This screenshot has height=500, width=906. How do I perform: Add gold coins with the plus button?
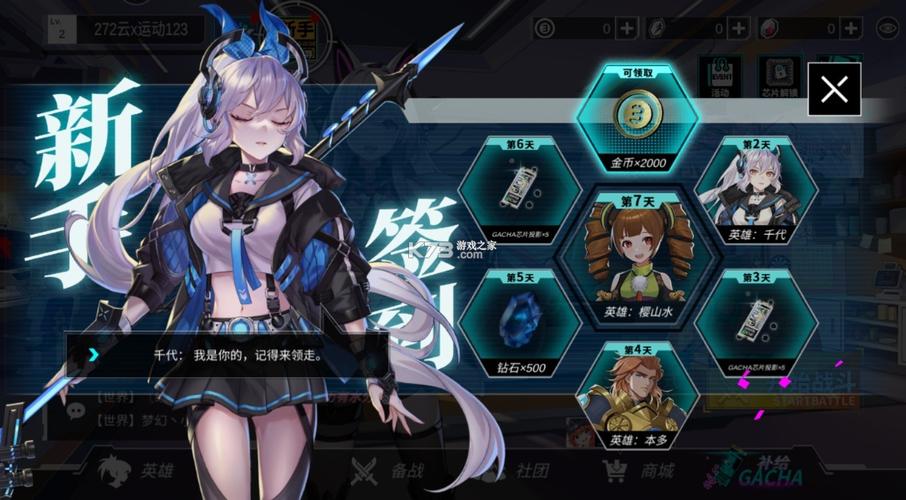[x=626, y=28]
